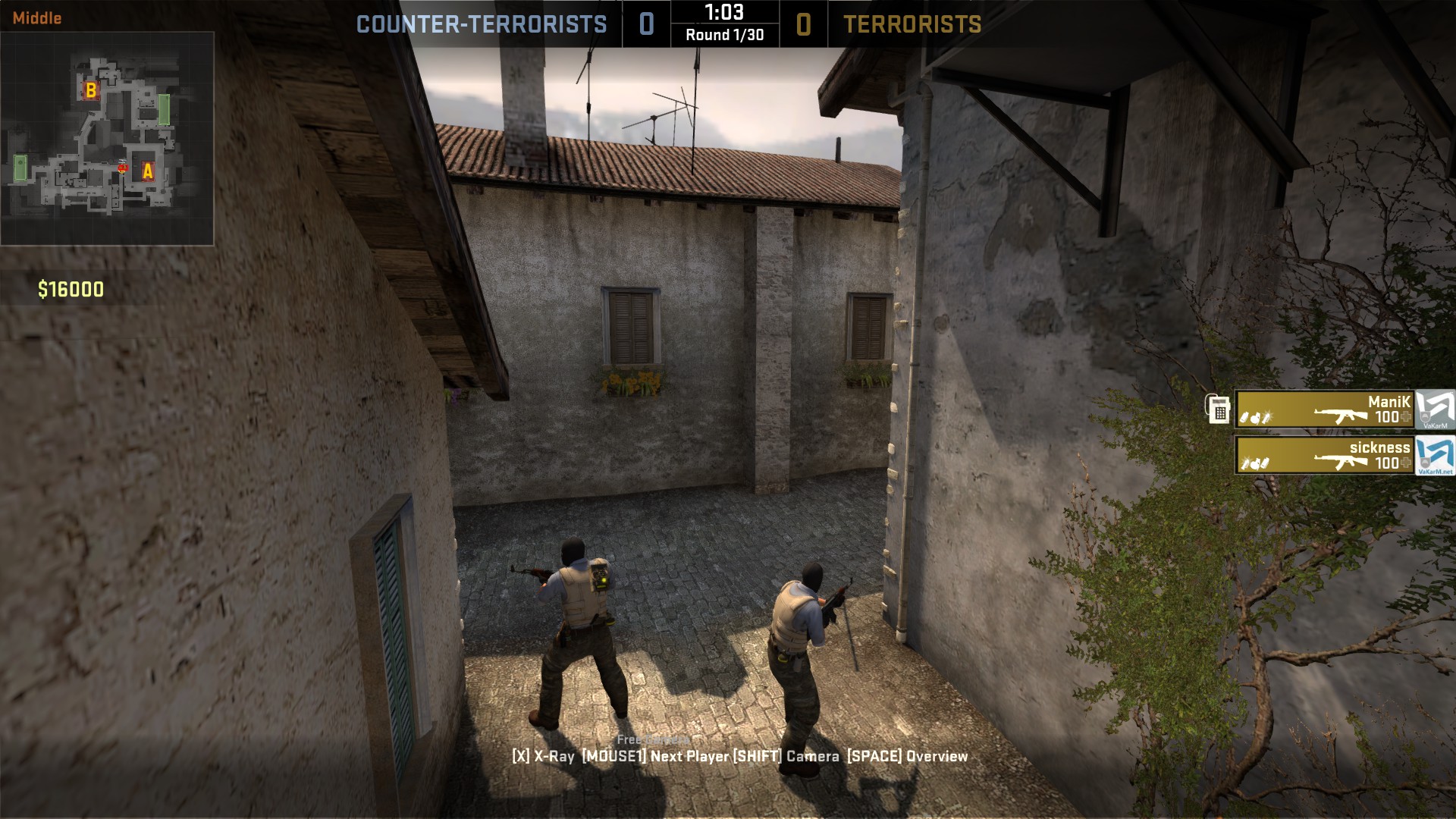Click the calculator icon beside ManiK
This screenshot has width=1456, height=819.
pos(1219,409)
